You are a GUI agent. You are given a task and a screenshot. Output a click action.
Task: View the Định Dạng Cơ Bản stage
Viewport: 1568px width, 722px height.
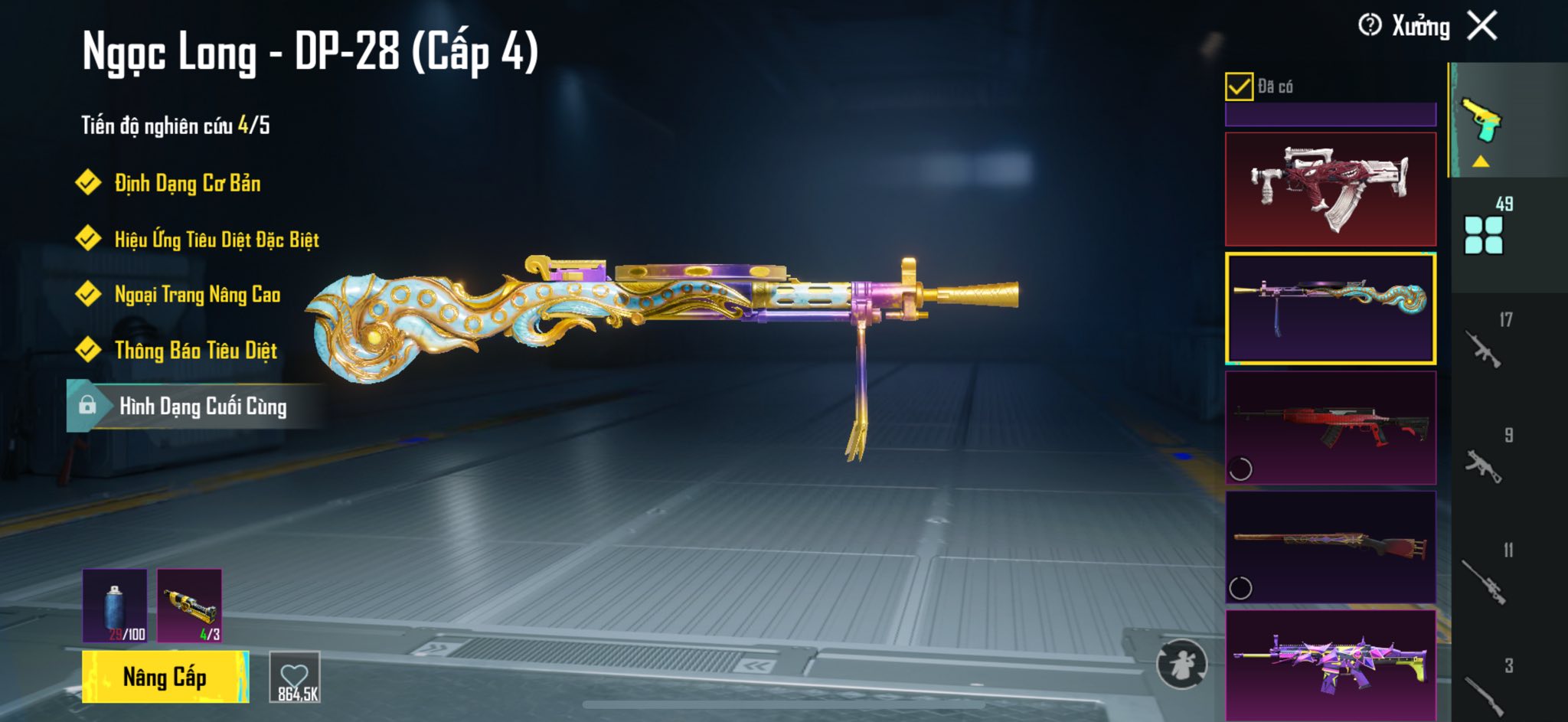tap(187, 183)
